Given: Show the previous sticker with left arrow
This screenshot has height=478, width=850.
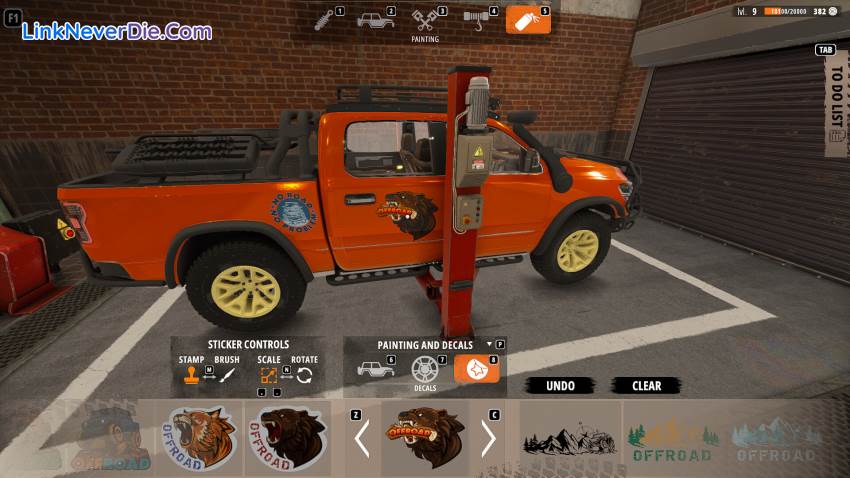Looking at the screenshot, I should point(362,438).
